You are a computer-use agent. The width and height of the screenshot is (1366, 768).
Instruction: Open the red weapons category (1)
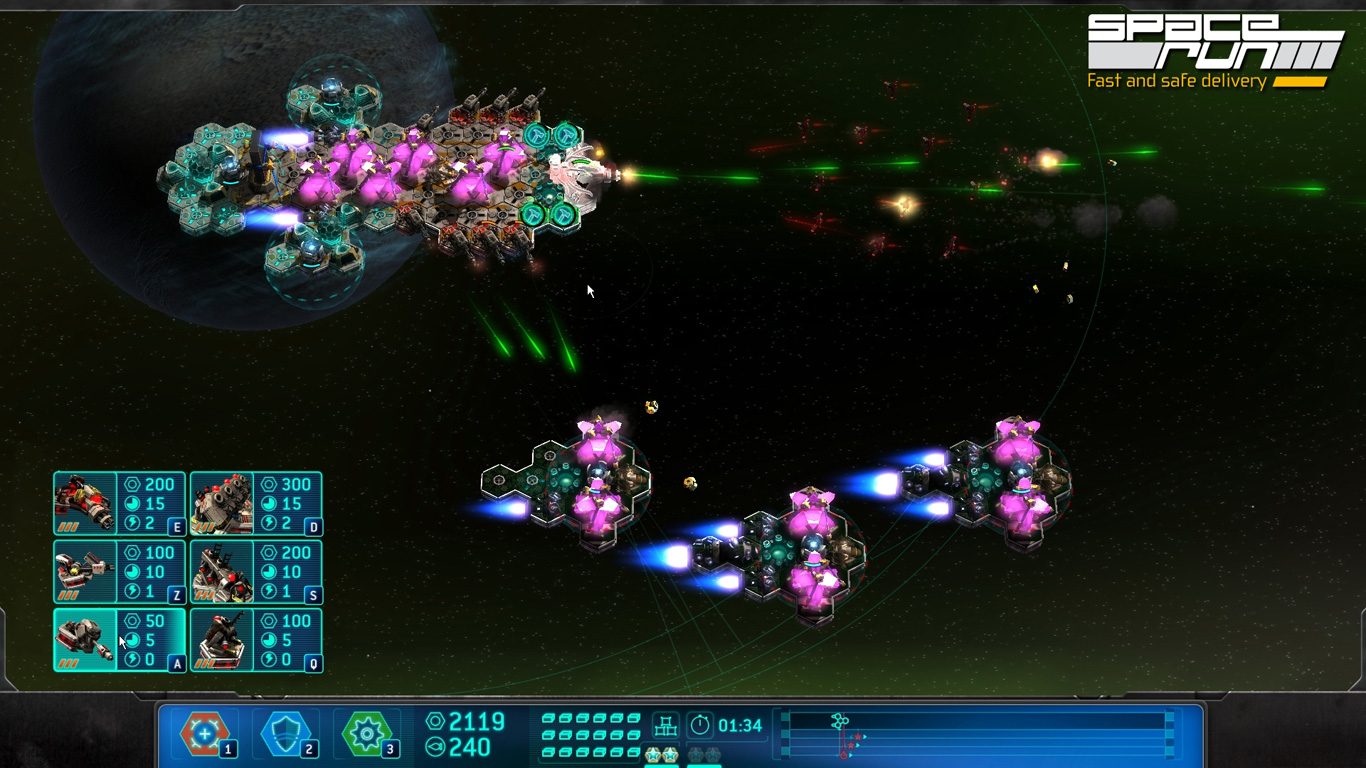click(x=205, y=734)
